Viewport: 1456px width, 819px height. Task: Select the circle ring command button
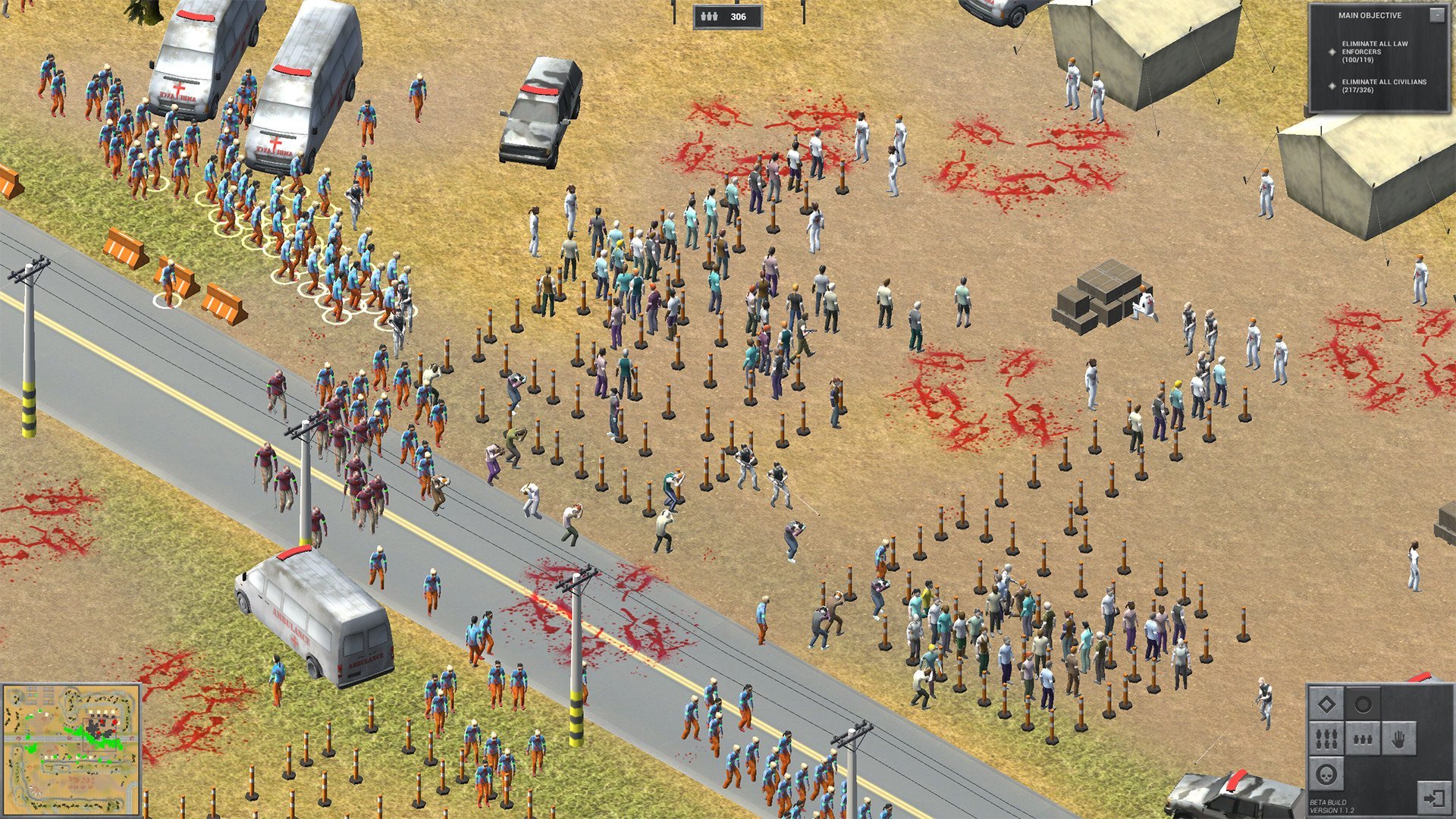[x=1363, y=705]
